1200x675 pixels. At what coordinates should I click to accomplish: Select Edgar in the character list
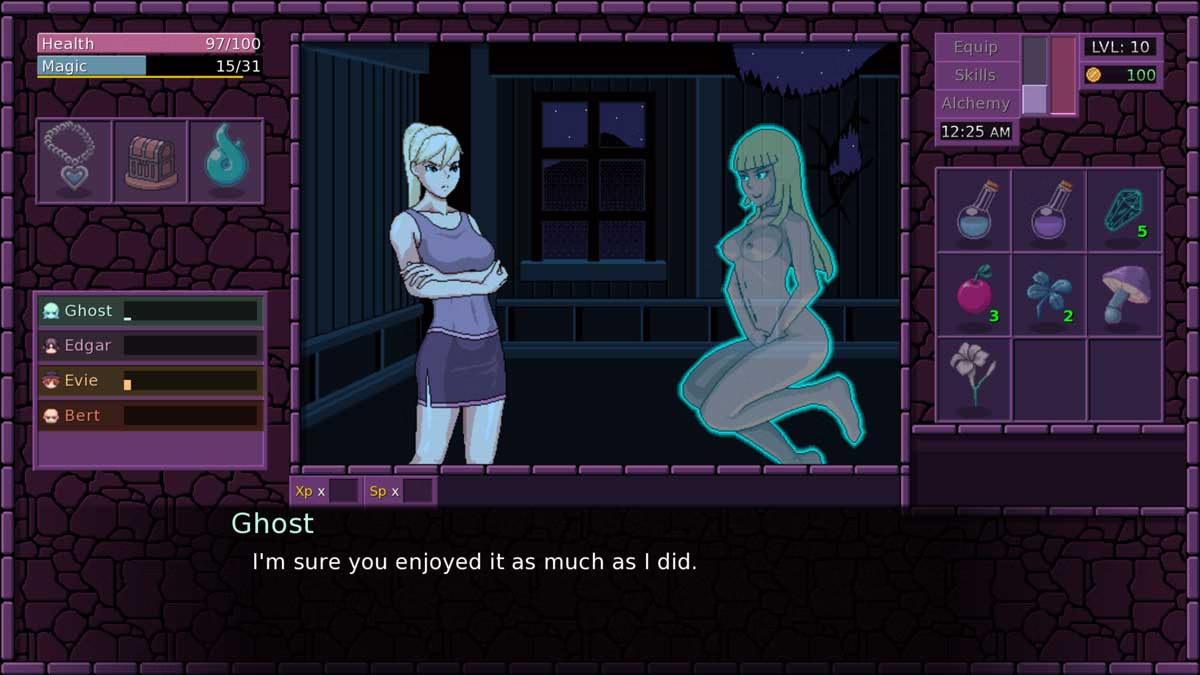[150, 346]
